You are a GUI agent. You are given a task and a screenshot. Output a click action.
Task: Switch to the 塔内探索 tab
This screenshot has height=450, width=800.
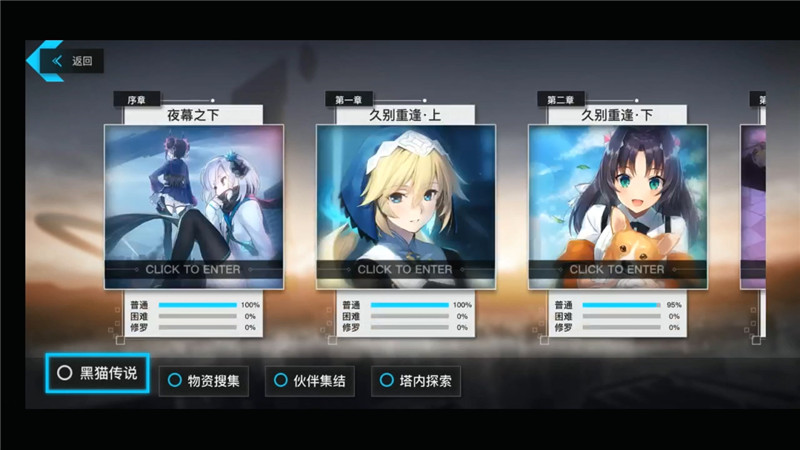[x=416, y=380]
